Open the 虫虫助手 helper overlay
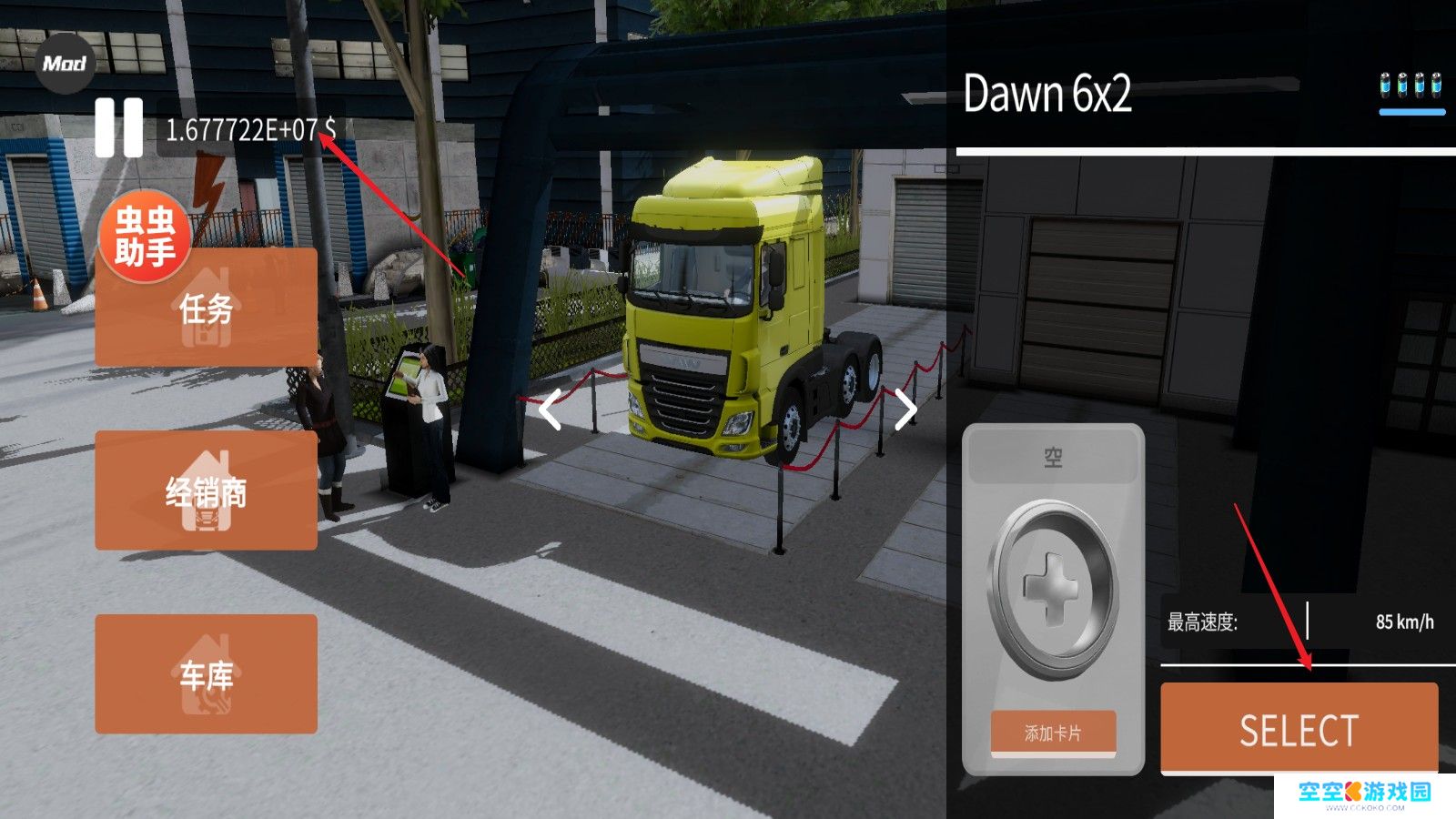1456x819 pixels. (x=144, y=238)
